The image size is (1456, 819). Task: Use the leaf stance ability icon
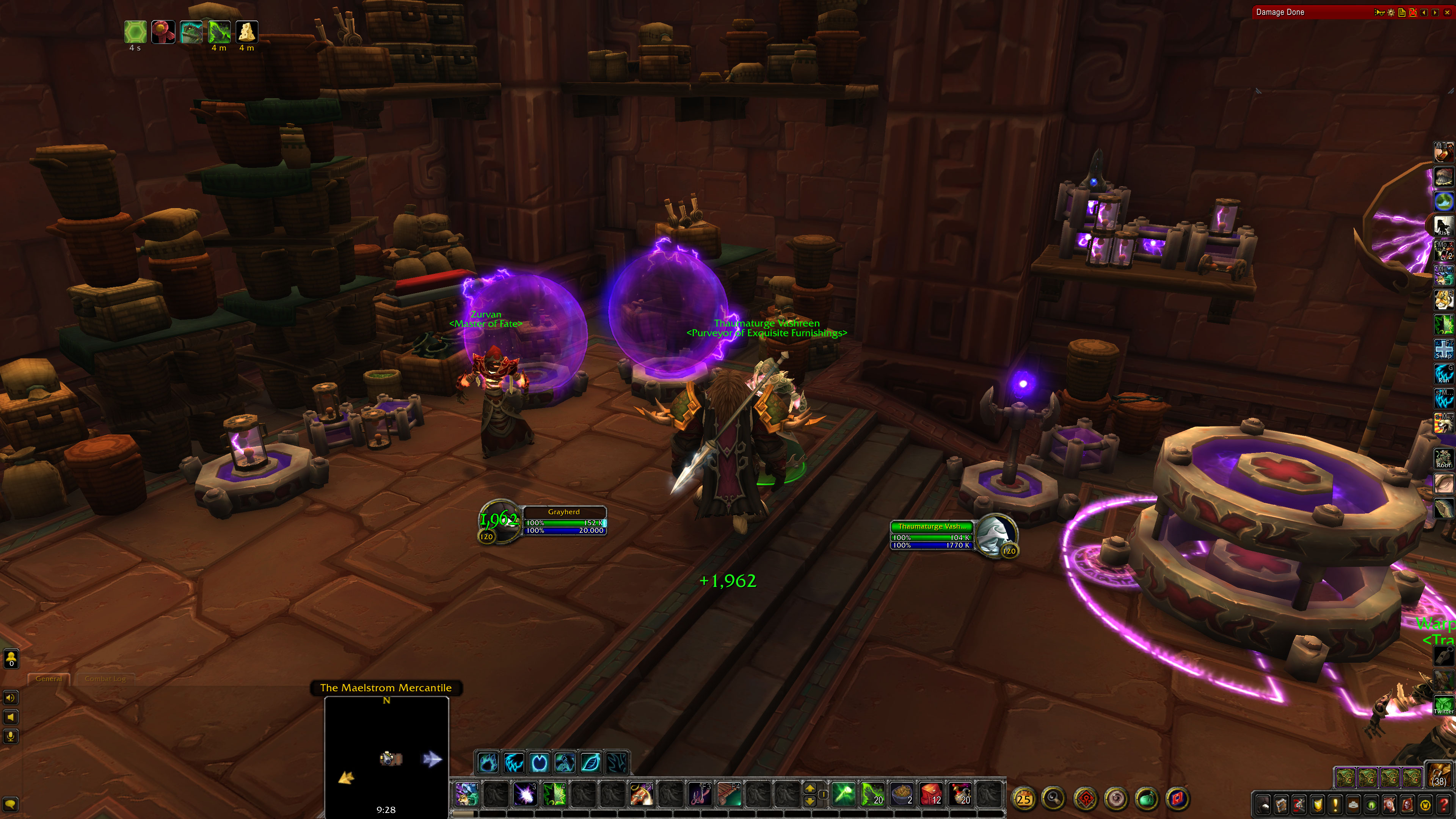[x=590, y=763]
